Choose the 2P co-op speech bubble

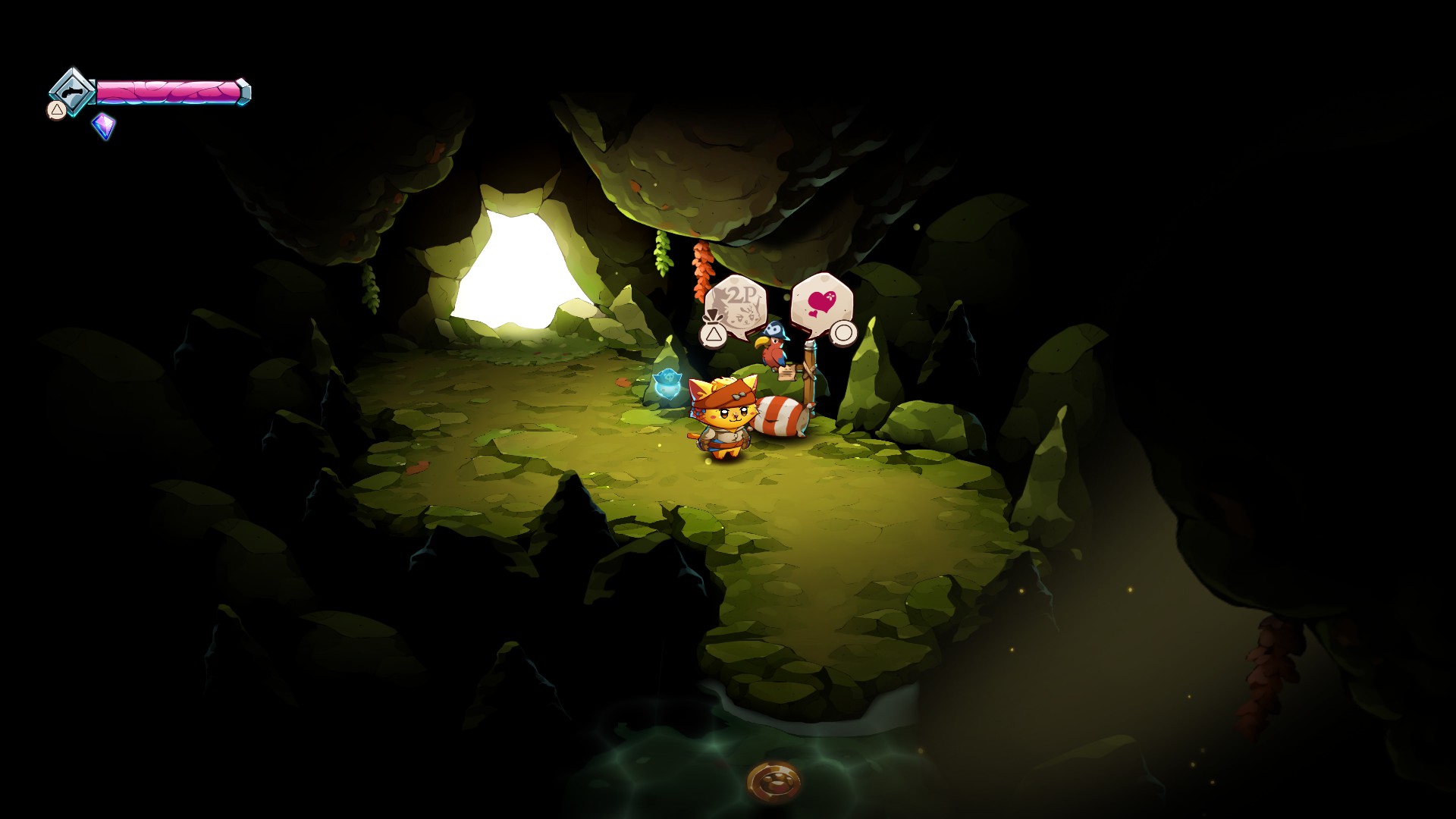(736, 306)
